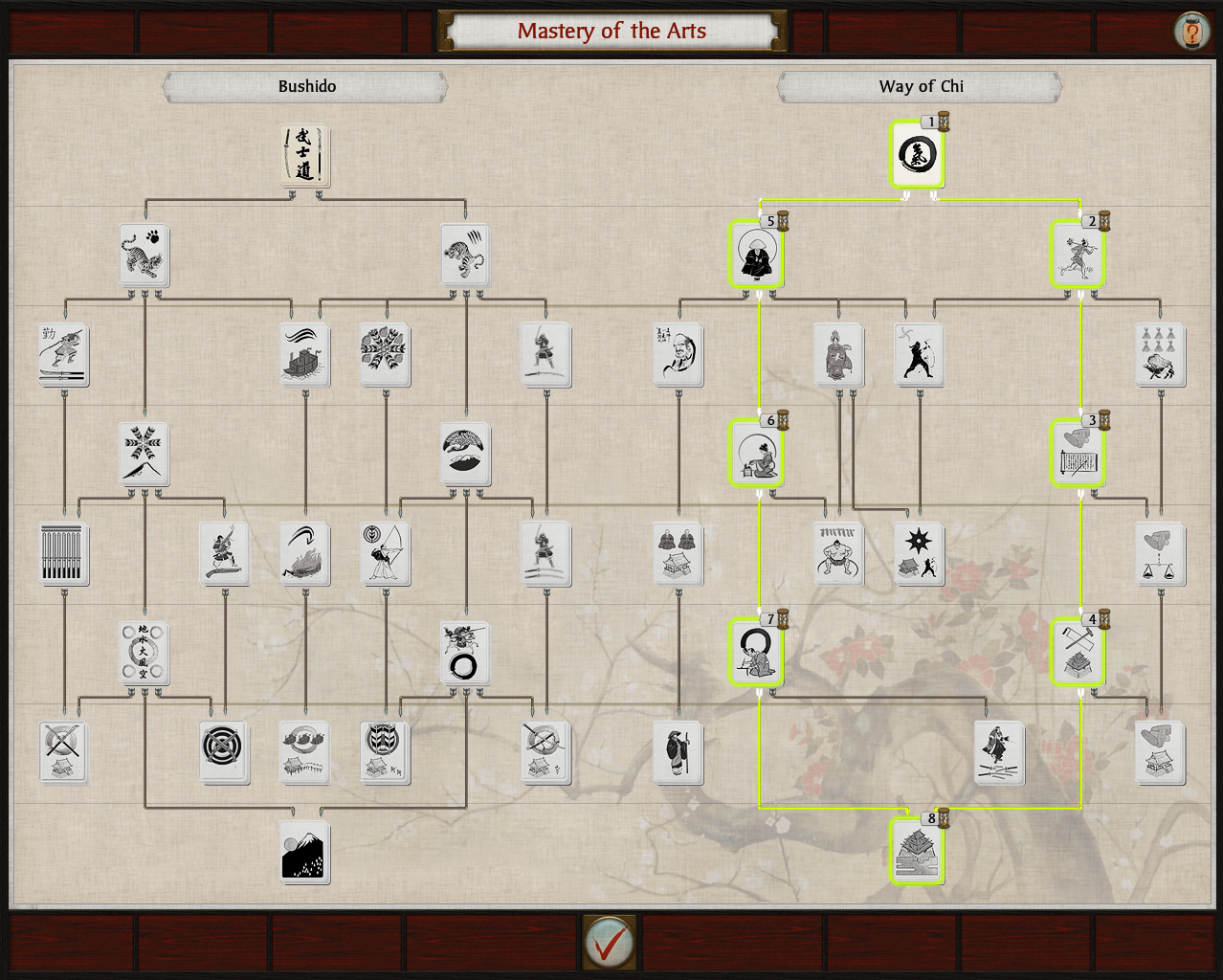This screenshot has width=1223, height=980.
Task: Select the Way of Chi enso art numbered 1
Action: click(918, 155)
